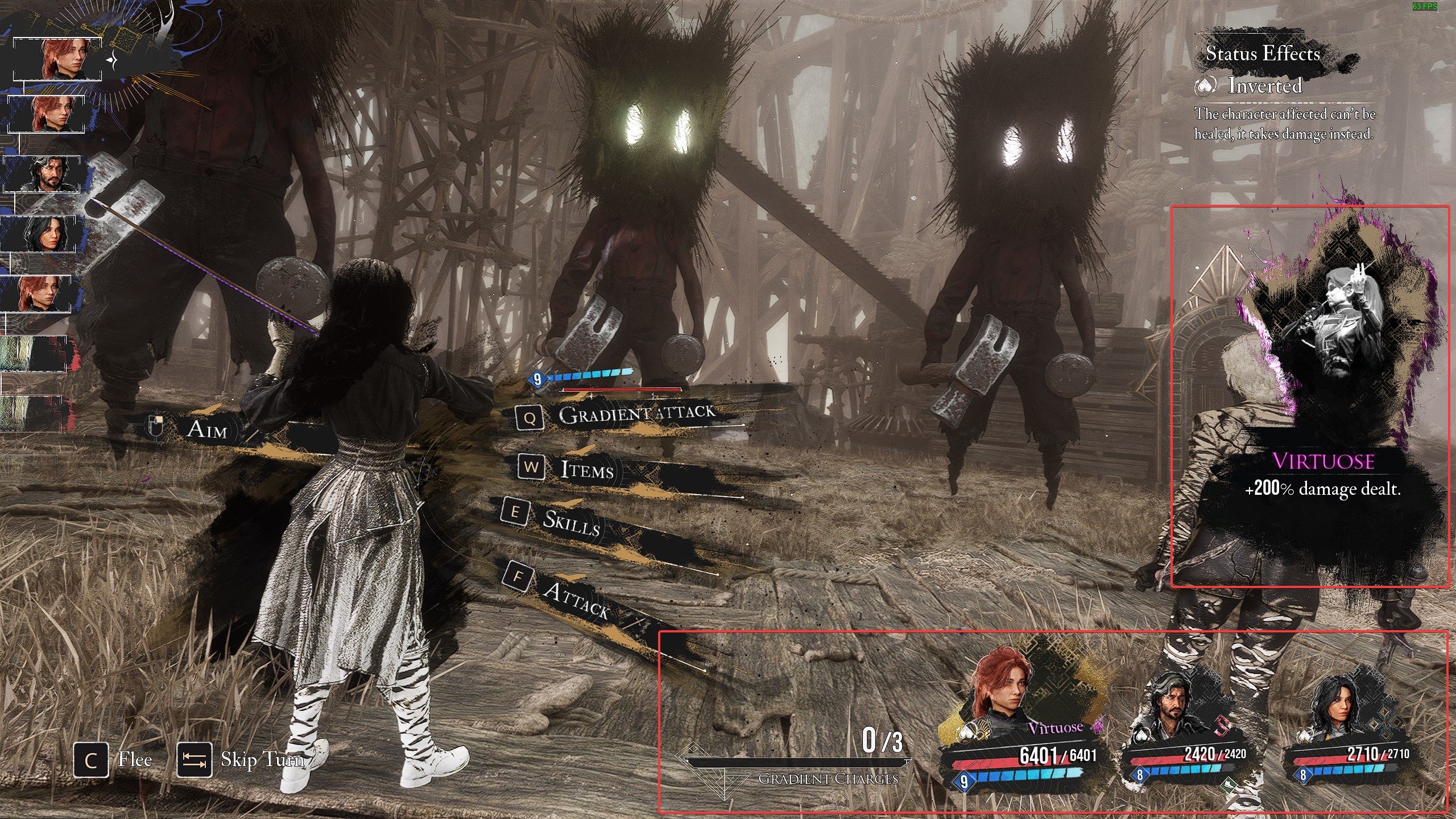Open the Skills command menu
Viewport: 1456px width, 819px height.
(569, 522)
